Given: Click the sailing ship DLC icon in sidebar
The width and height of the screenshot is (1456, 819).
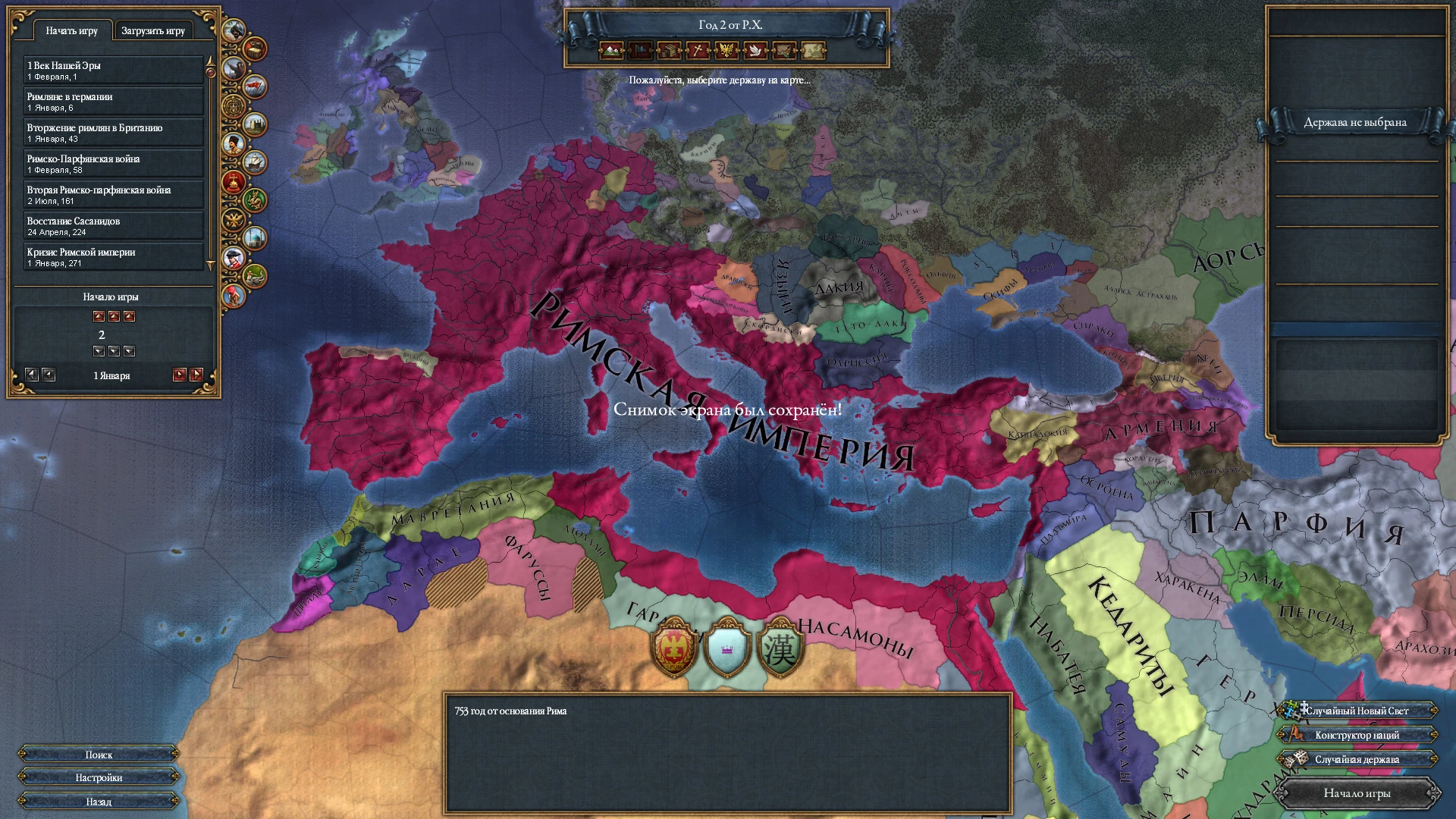Looking at the screenshot, I should point(255,162).
